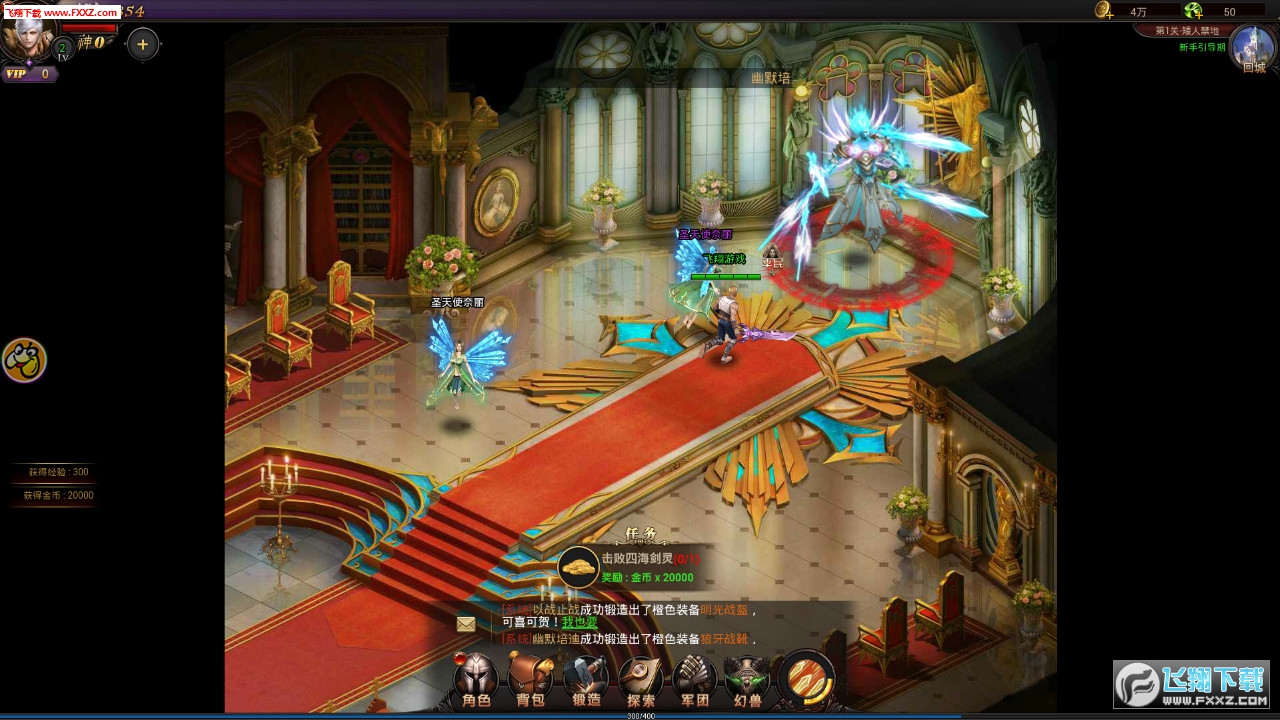Screen dimensions: 1280x720
Task: Visit the 飞翔下载 watermark logo
Action: click(1190, 684)
